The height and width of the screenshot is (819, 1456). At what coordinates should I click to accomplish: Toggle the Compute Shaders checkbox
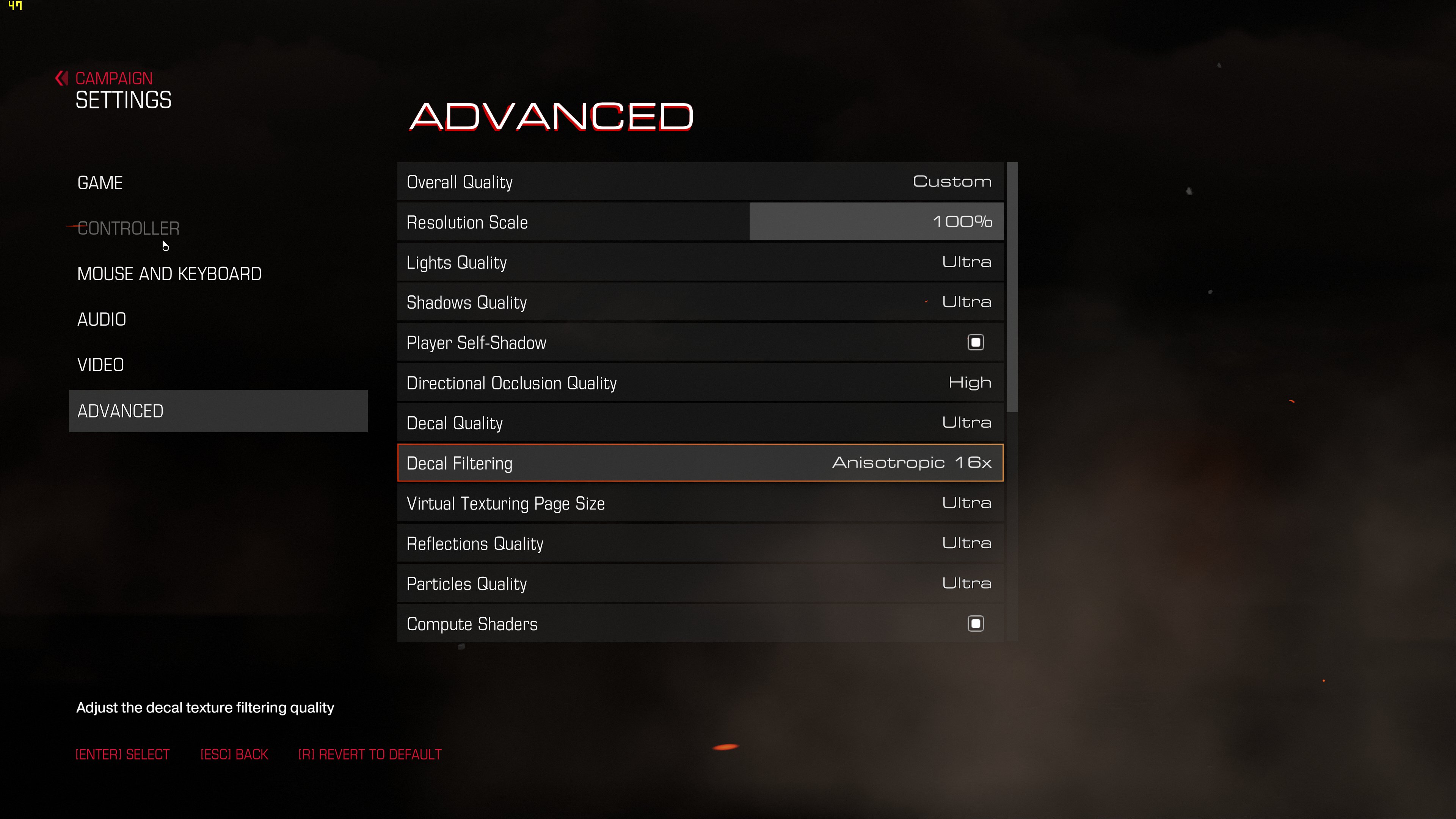coord(976,623)
